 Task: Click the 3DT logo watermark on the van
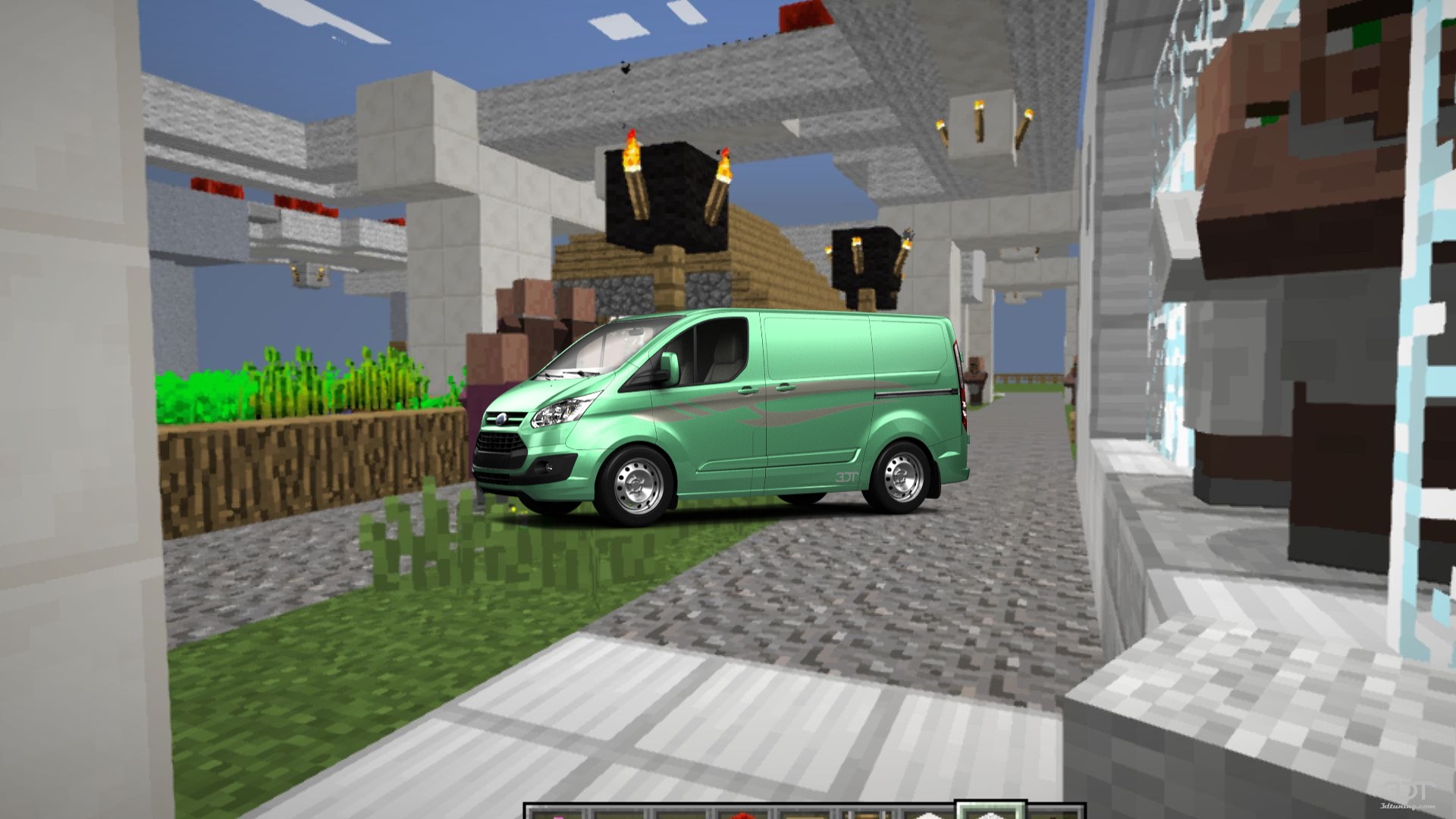(x=846, y=477)
